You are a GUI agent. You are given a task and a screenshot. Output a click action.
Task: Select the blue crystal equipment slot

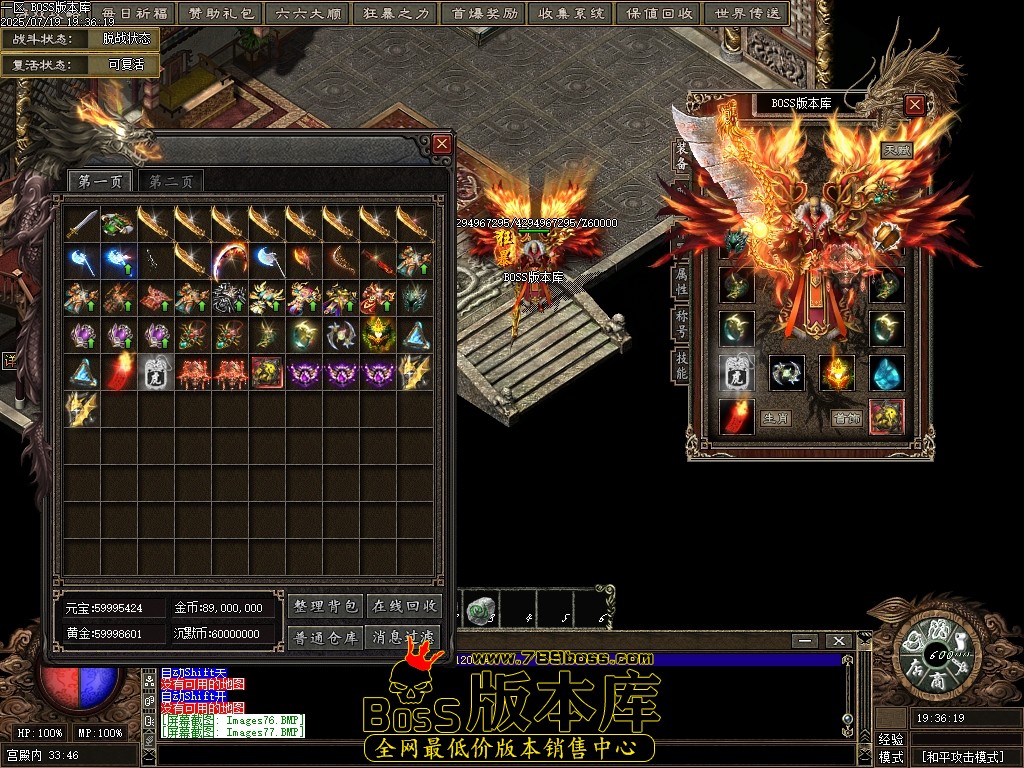[887, 373]
